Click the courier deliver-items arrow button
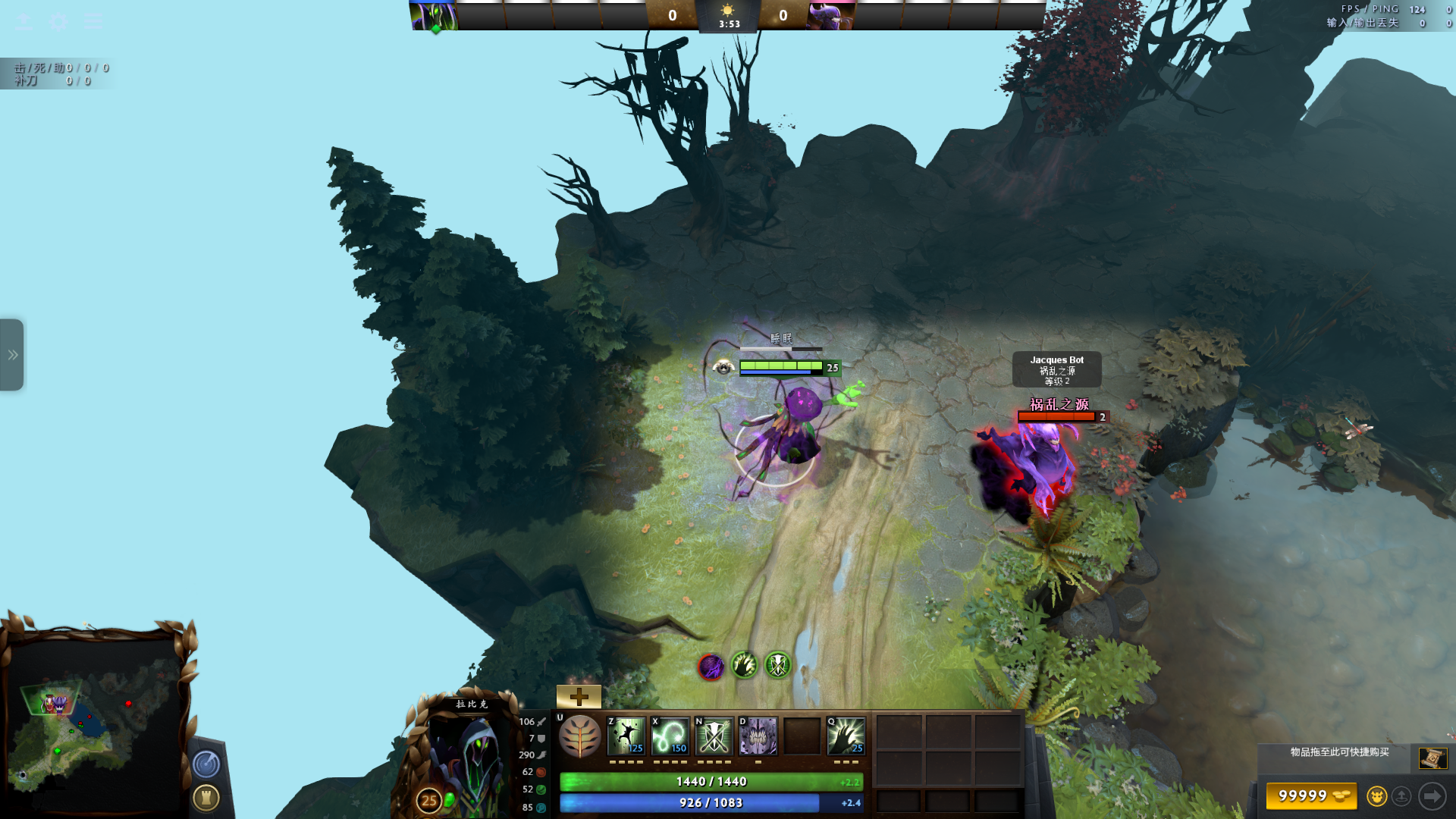This screenshot has width=1456, height=819. coord(1432,796)
